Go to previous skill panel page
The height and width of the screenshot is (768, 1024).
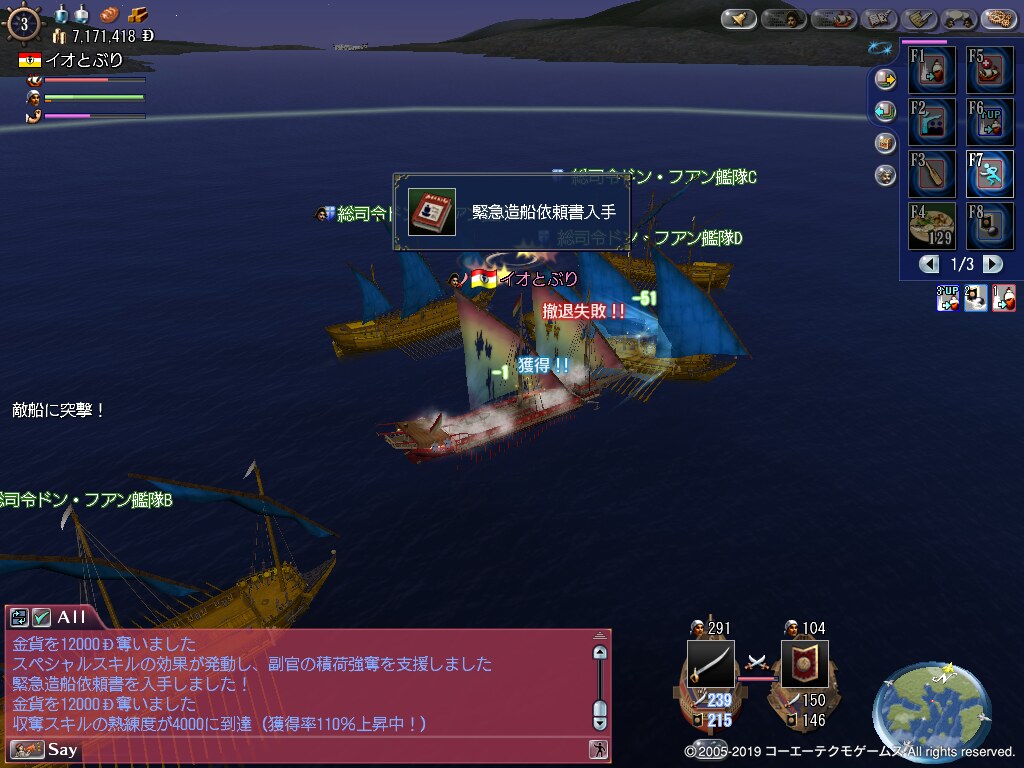[x=930, y=264]
